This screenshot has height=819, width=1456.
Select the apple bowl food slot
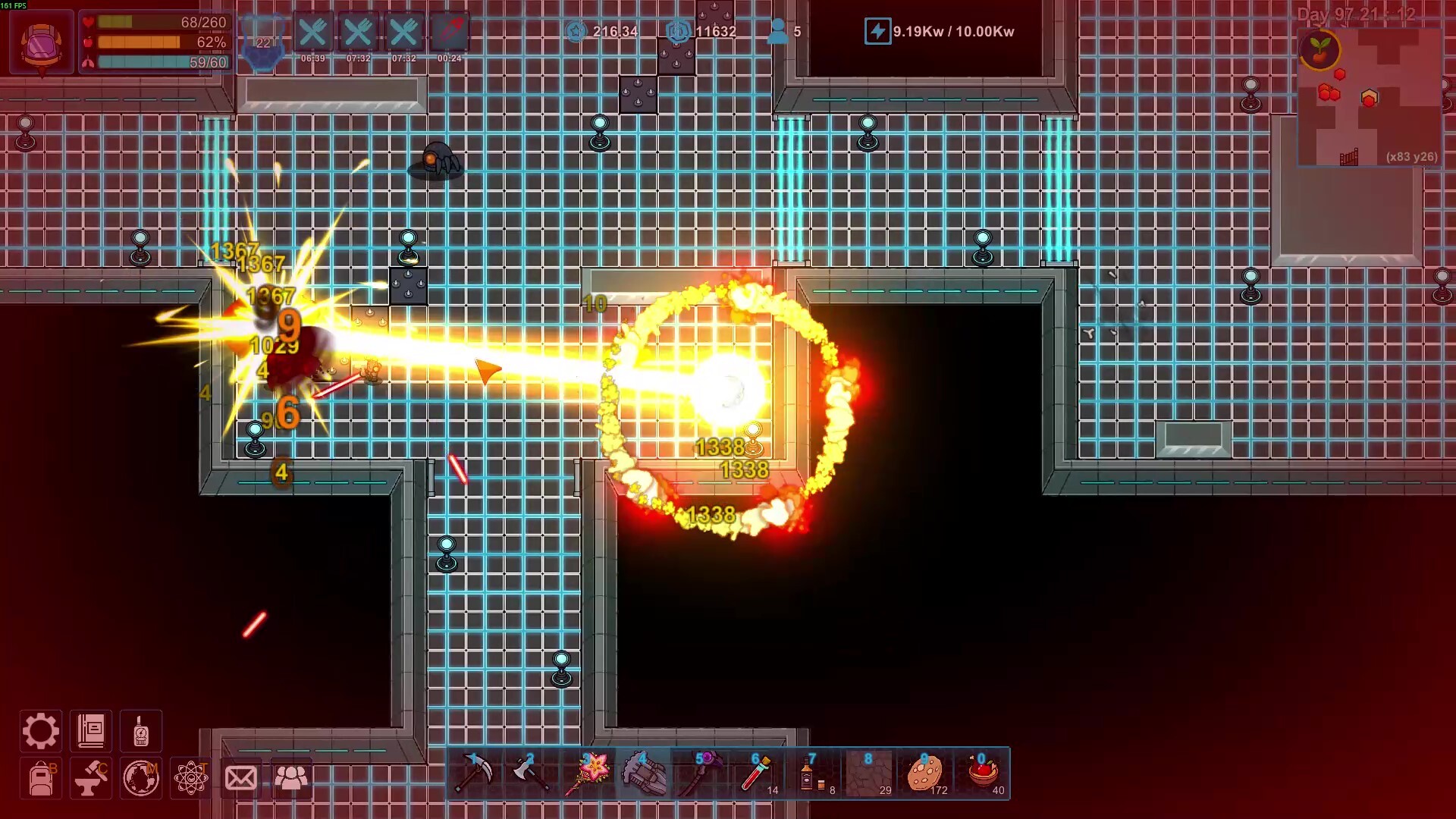tap(982, 773)
